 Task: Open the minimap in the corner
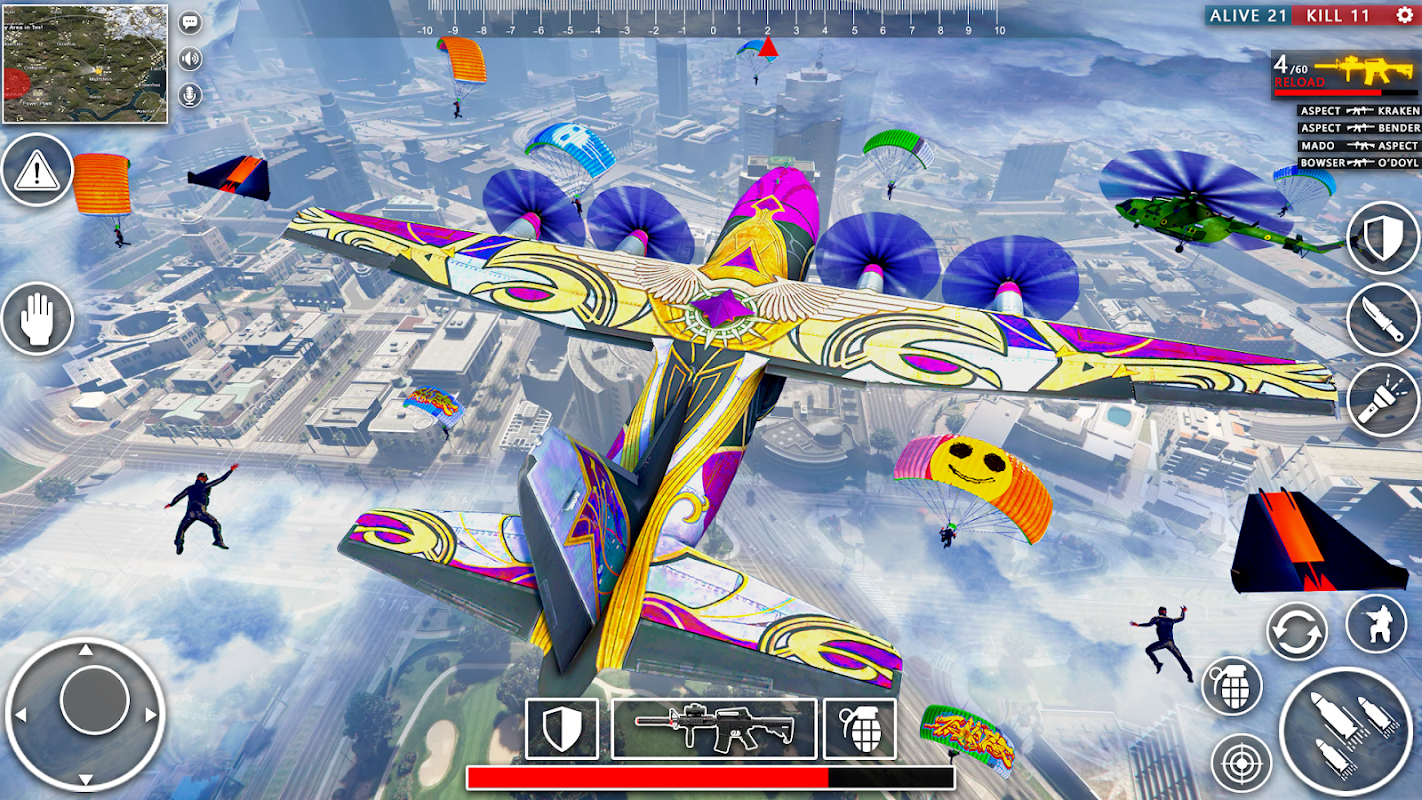[x=85, y=64]
